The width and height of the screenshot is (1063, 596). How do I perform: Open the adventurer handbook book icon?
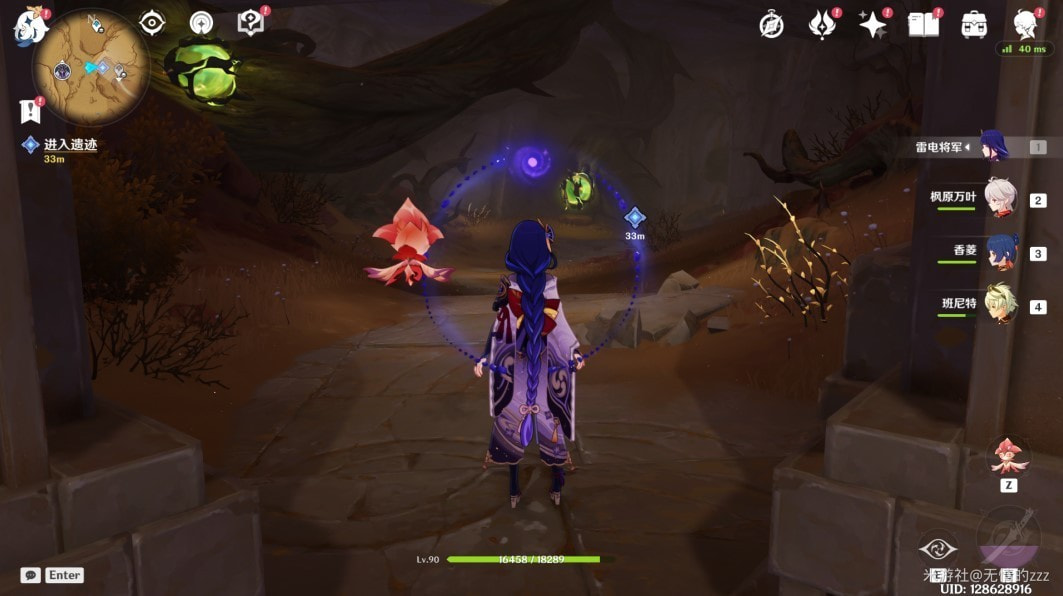click(923, 25)
